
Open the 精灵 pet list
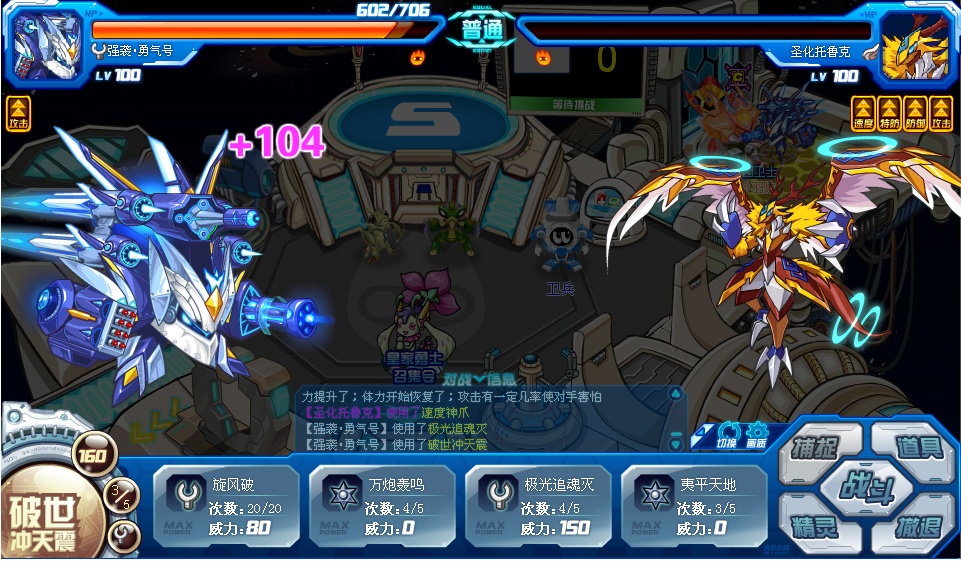coord(813,526)
